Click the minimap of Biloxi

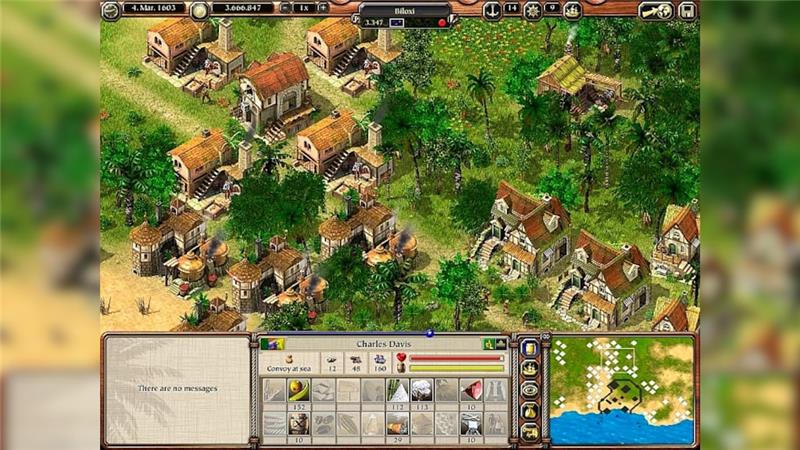point(621,390)
